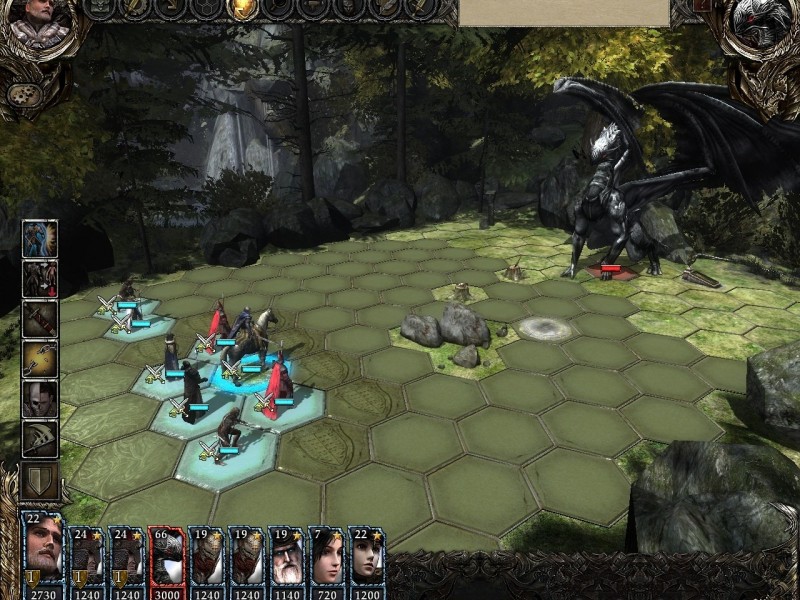
Task: Activate the pale bald face ability
Action: click(40, 399)
